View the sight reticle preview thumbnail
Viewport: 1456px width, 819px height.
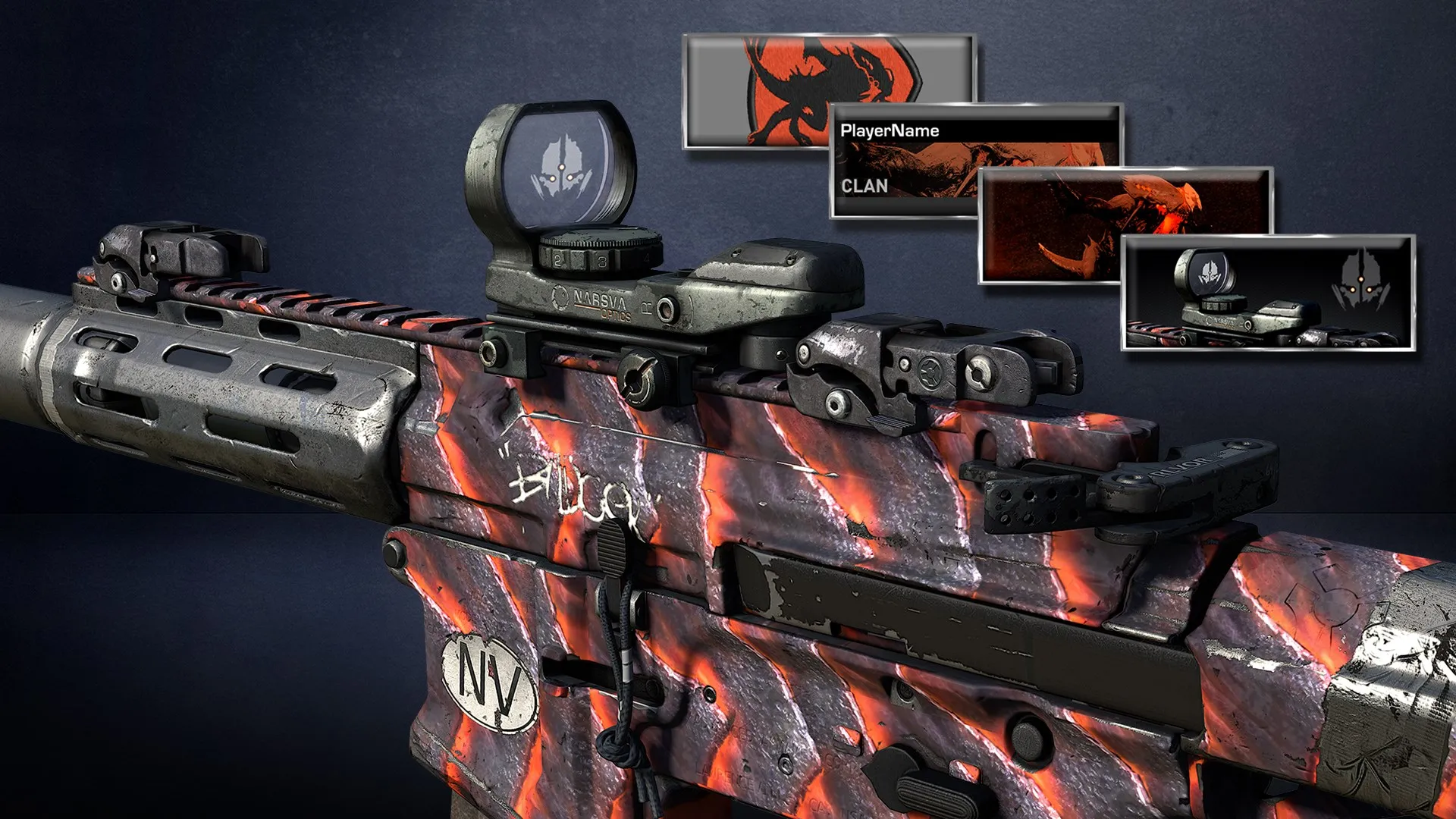[x=1268, y=292]
